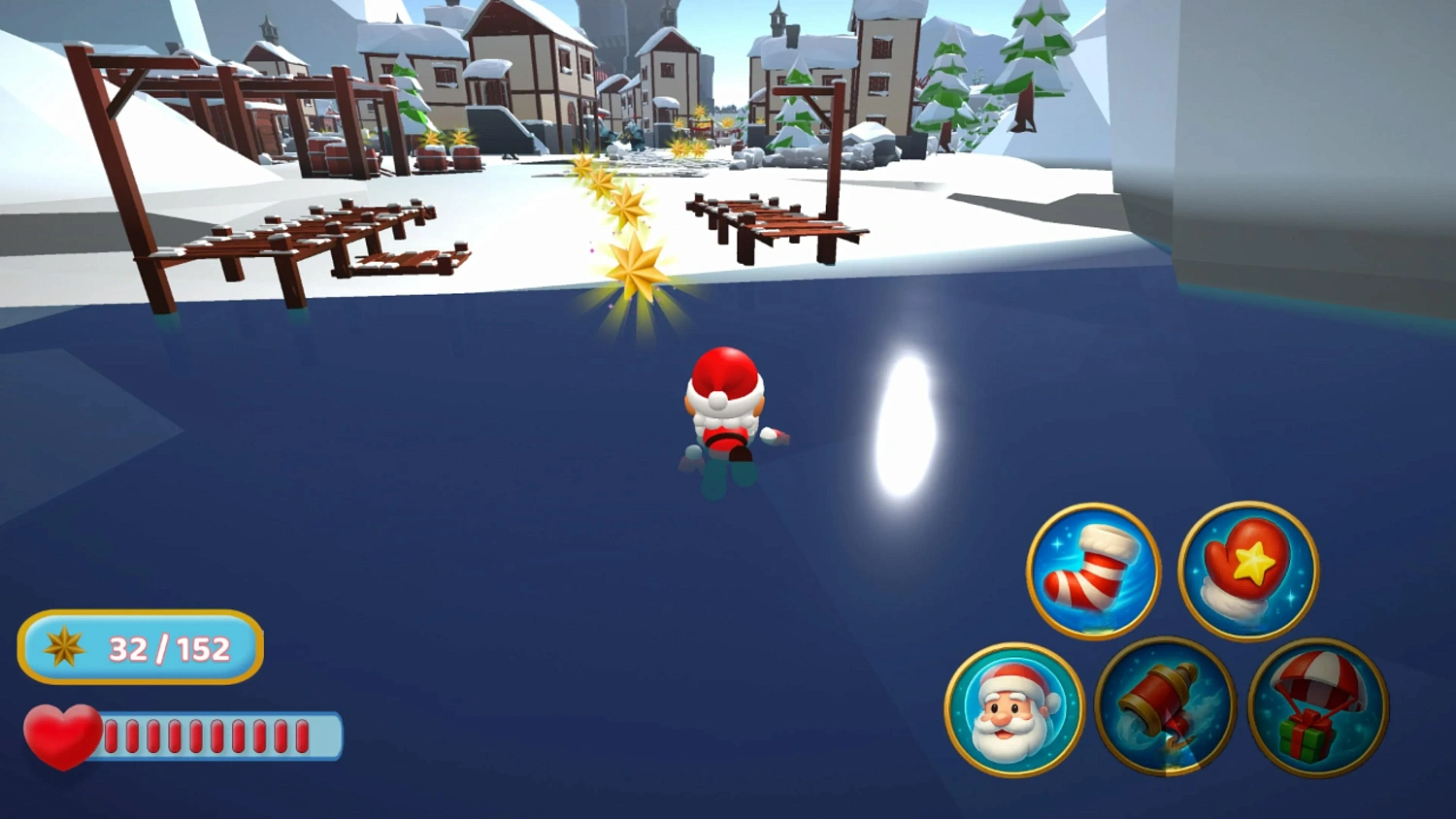Click the wooden dock on the right
The width and height of the screenshot is (1456, 819).
pyautogui.click(x=777, y=218)
